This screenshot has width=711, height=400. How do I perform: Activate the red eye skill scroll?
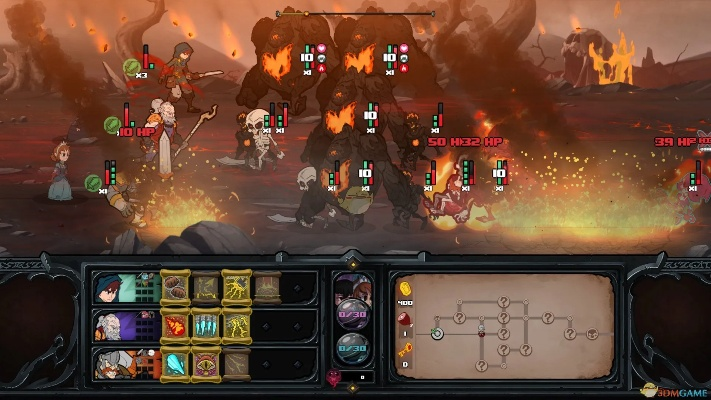click(206, 362)
